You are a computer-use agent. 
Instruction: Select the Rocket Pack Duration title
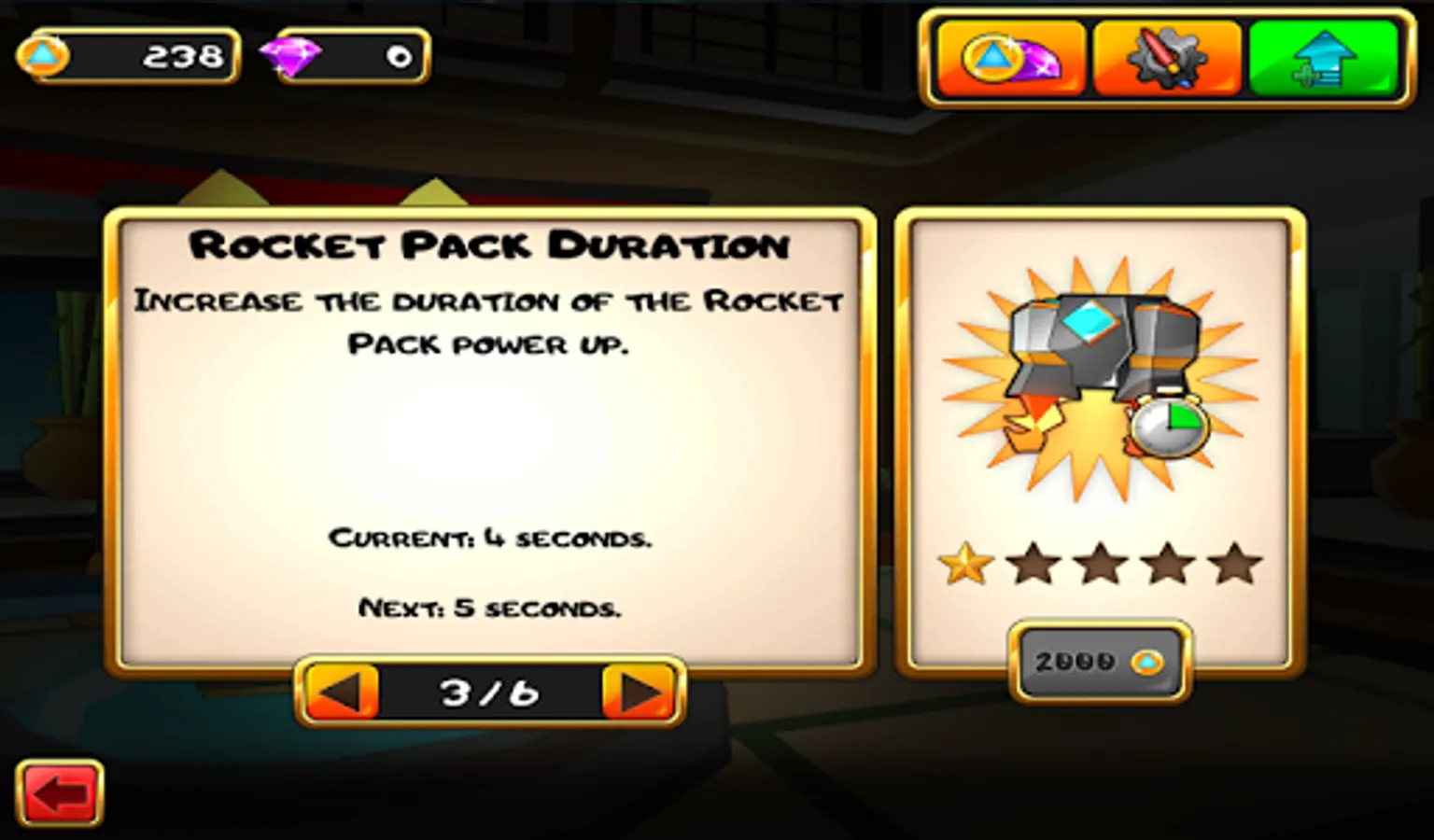coord(489,245)
